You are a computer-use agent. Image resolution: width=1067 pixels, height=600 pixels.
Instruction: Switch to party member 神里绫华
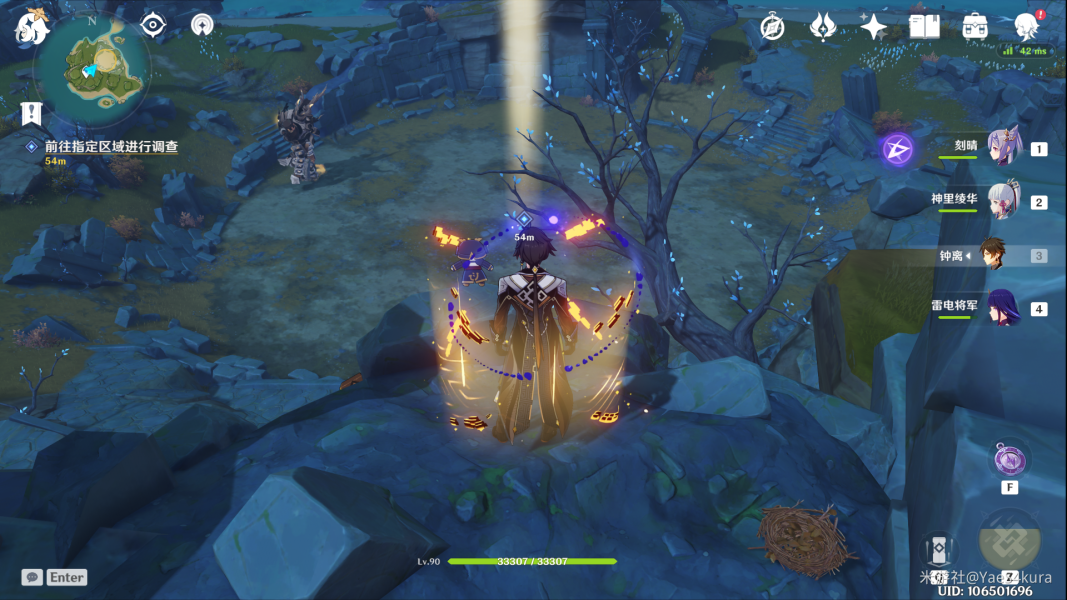(1003, 199)
